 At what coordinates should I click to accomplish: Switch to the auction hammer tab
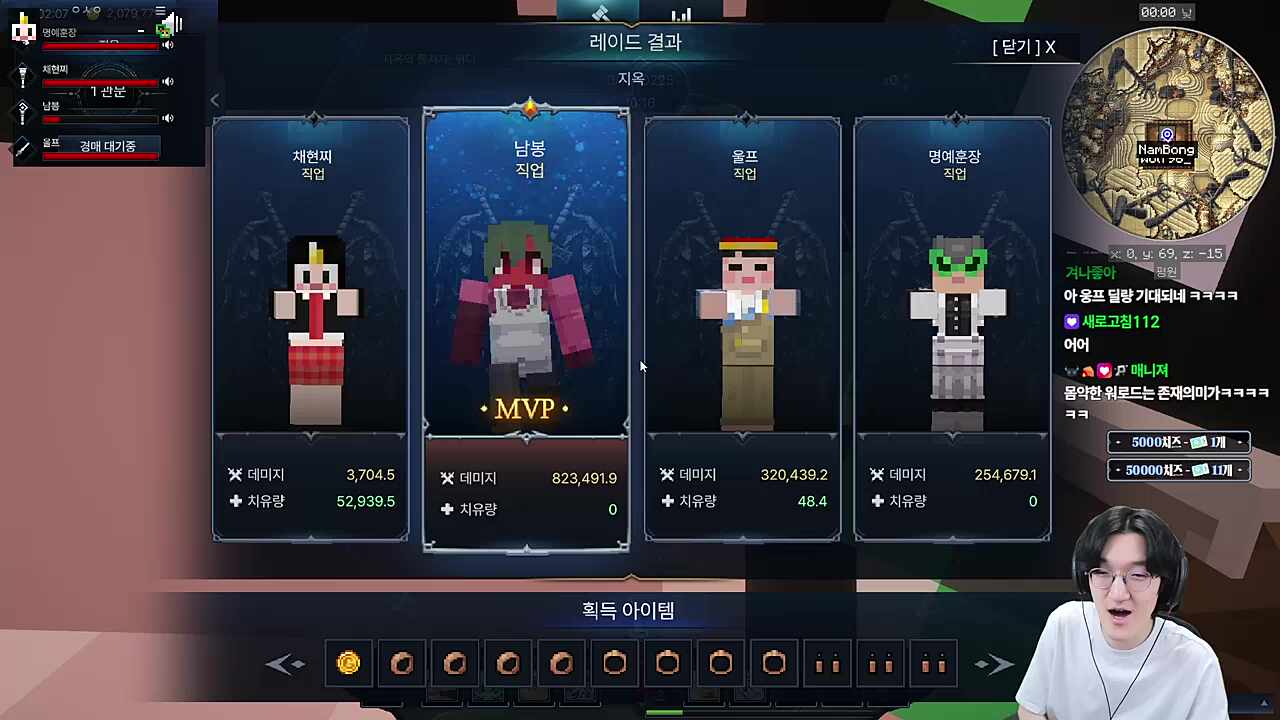coord(600,13)
